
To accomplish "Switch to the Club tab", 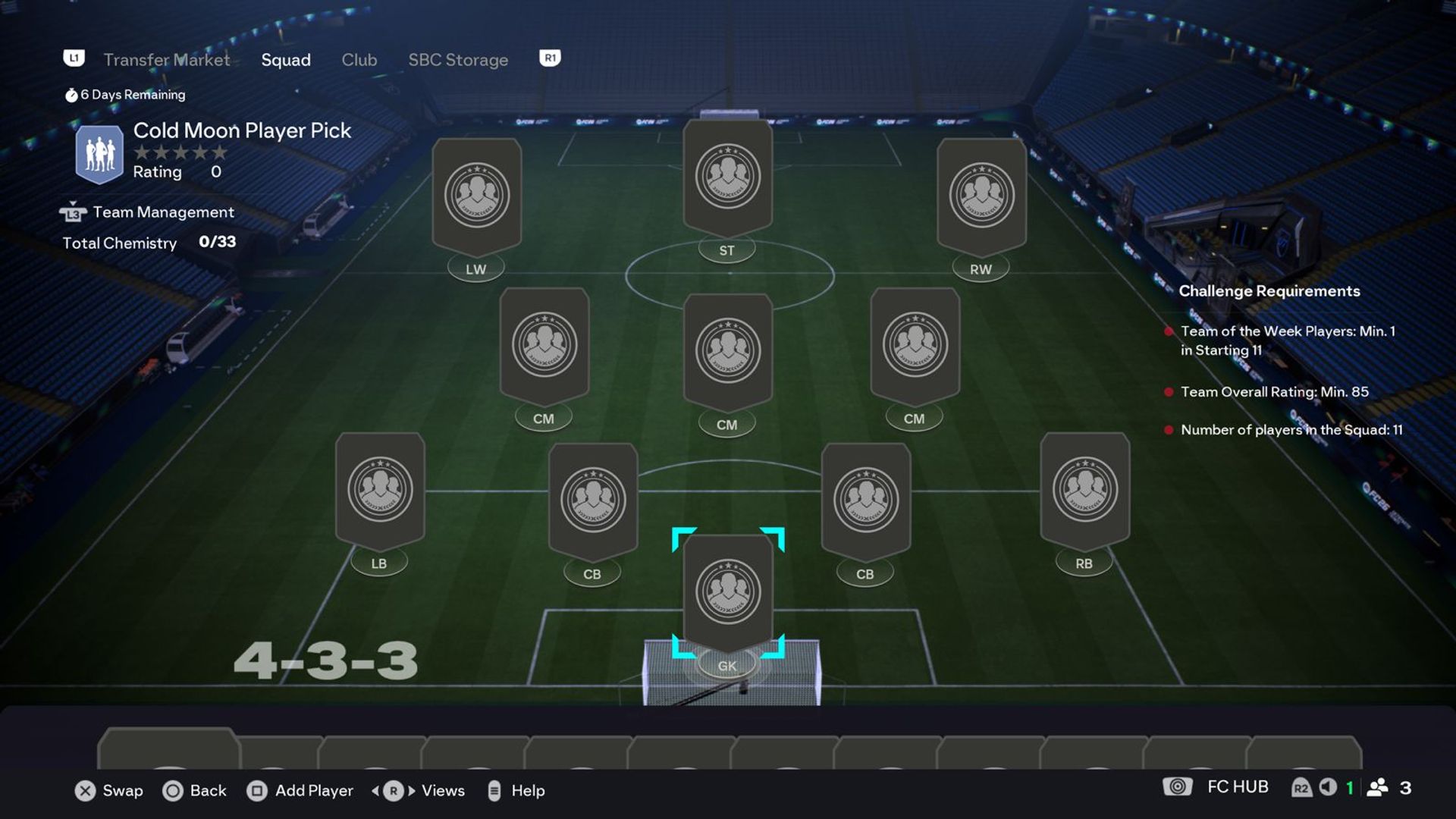I will coord(359,60).
